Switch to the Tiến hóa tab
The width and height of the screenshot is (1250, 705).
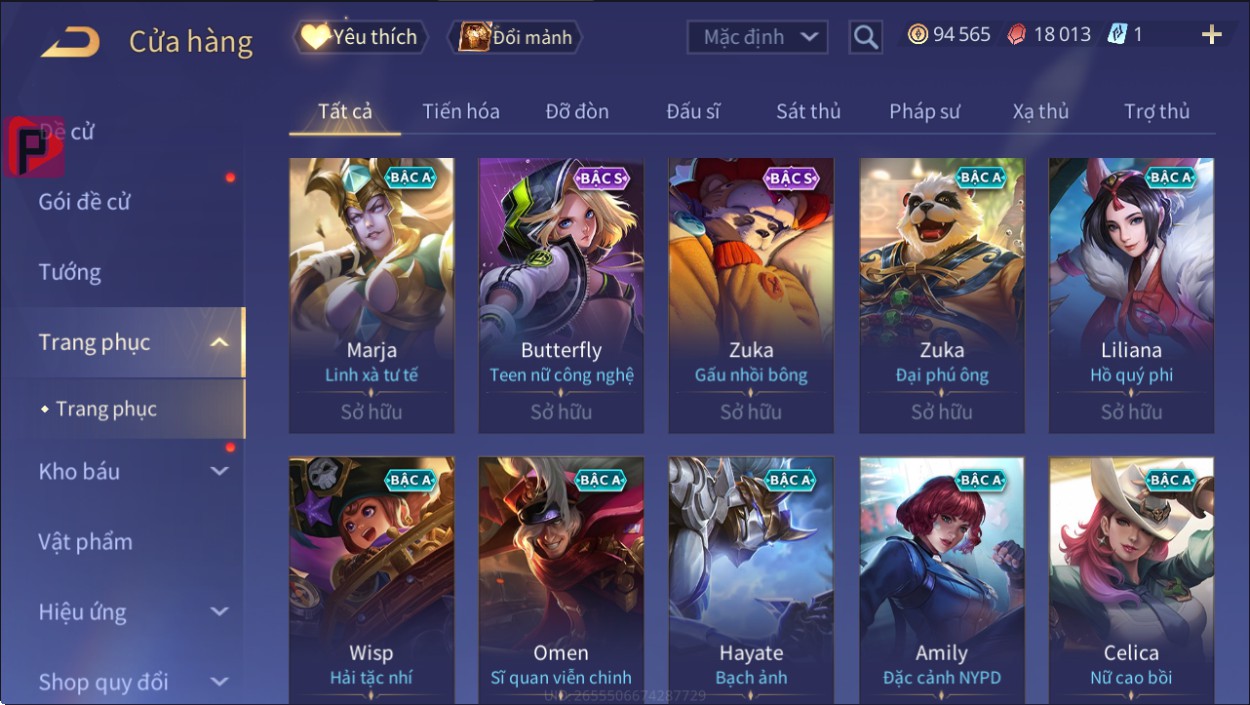[x=460, y=111]
